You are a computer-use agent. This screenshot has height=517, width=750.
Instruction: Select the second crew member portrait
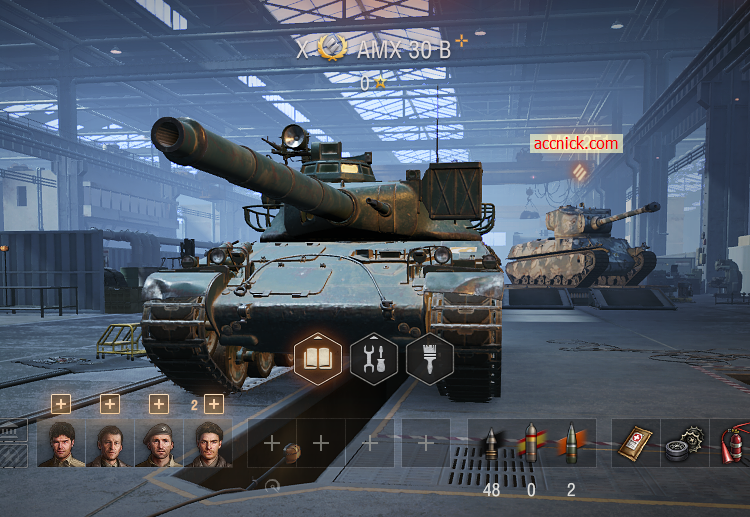110,443
